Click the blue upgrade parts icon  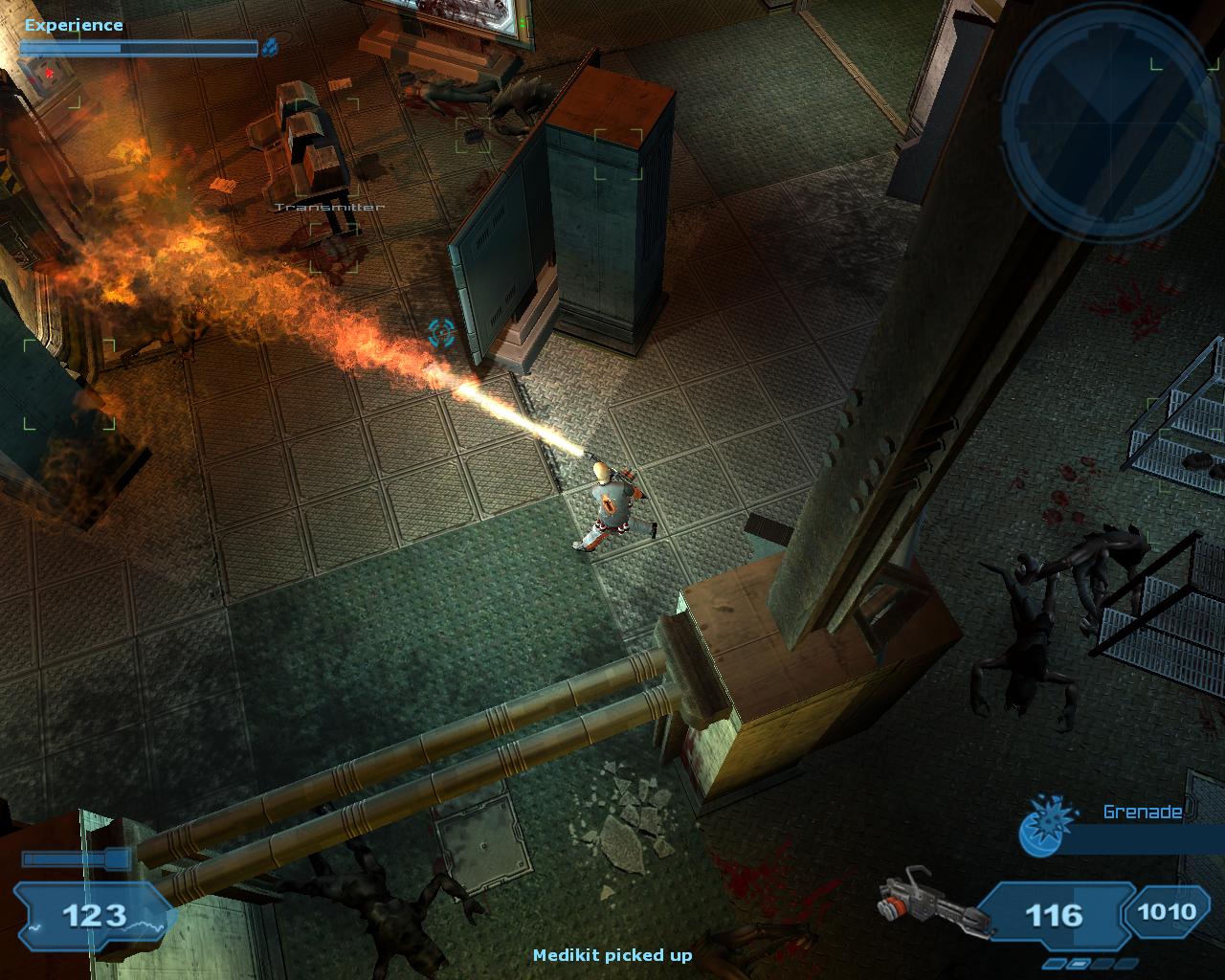[x=270, y=45]
